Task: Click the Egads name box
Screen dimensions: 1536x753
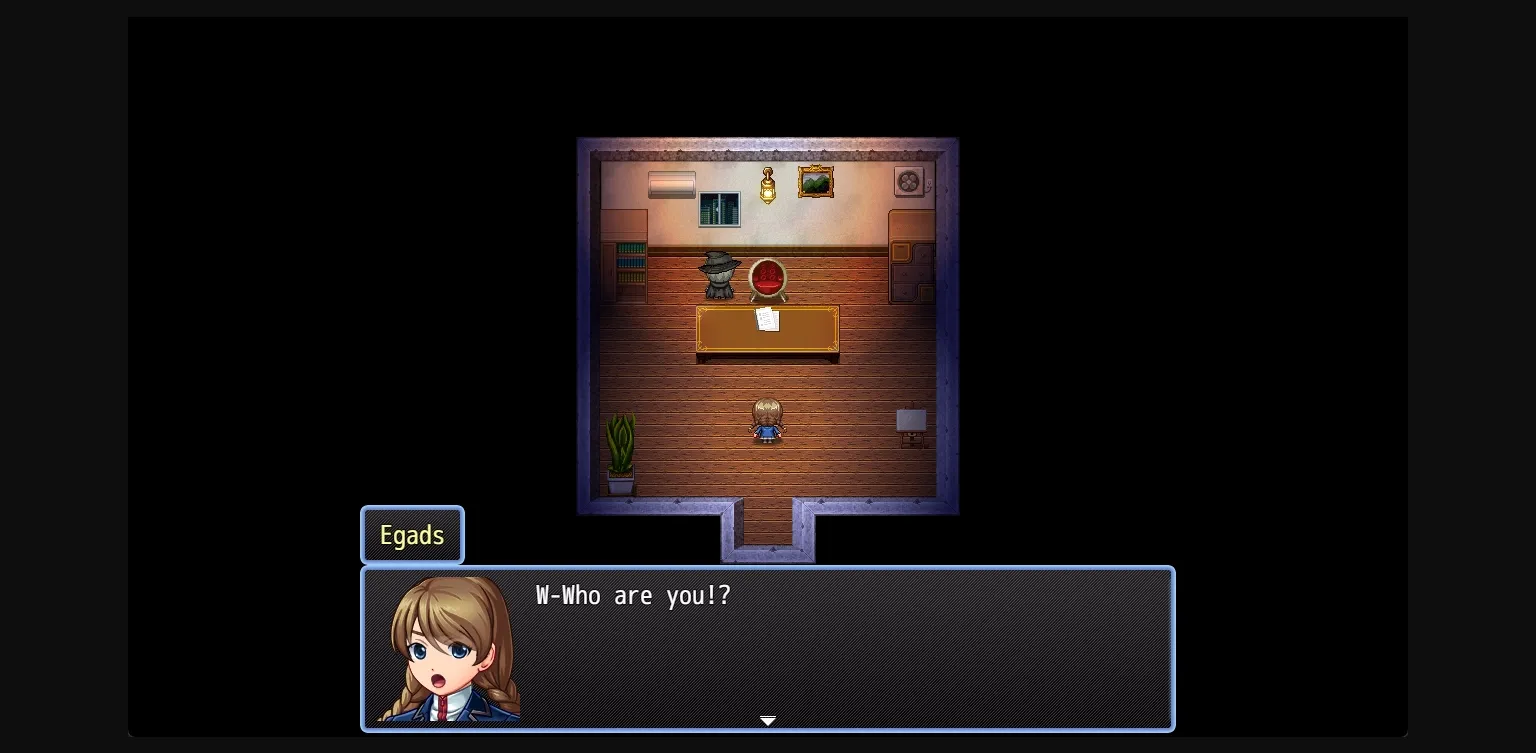Action: tap(412, 535)
